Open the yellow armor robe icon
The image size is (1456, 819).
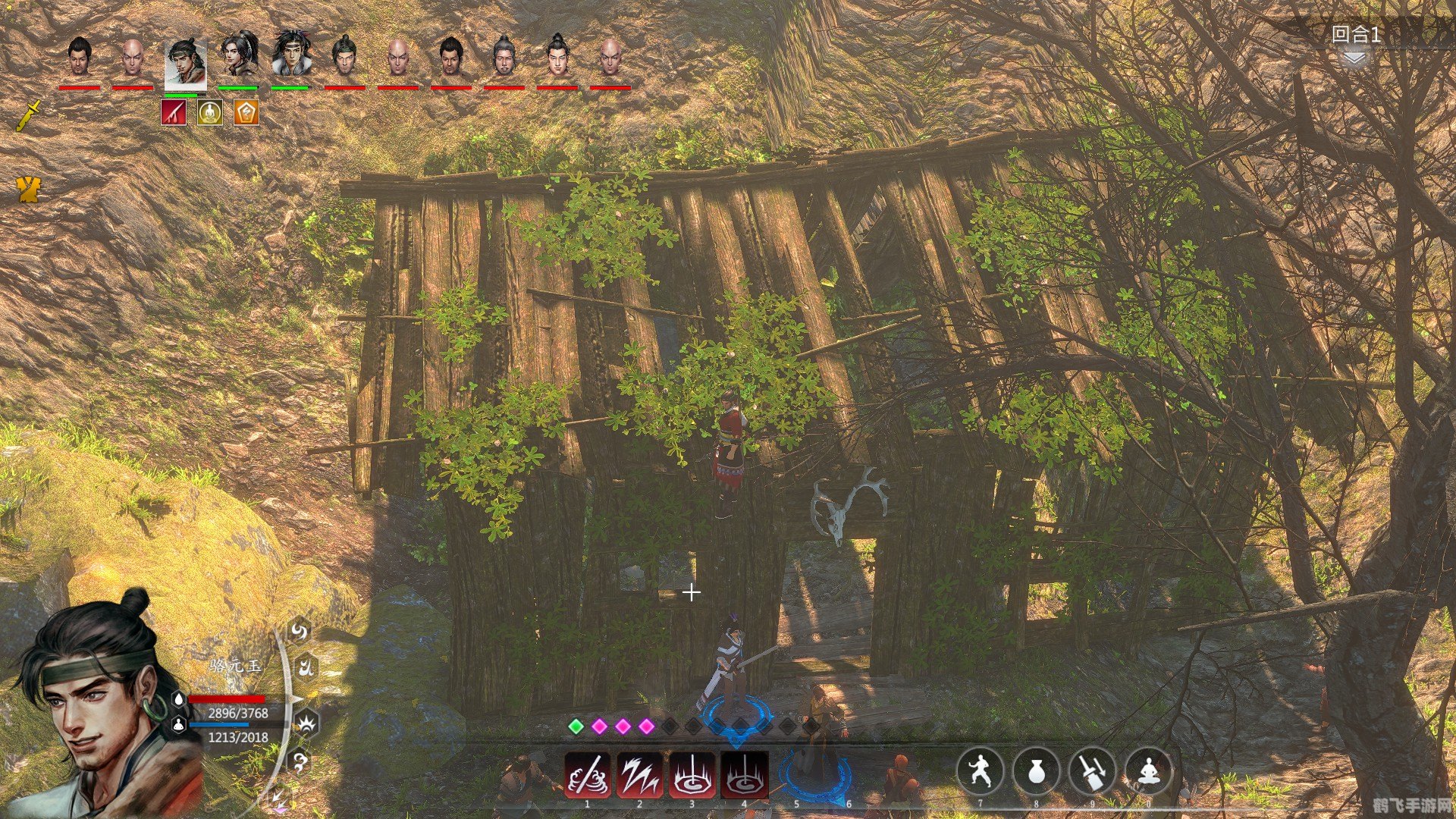coord(29,190)
